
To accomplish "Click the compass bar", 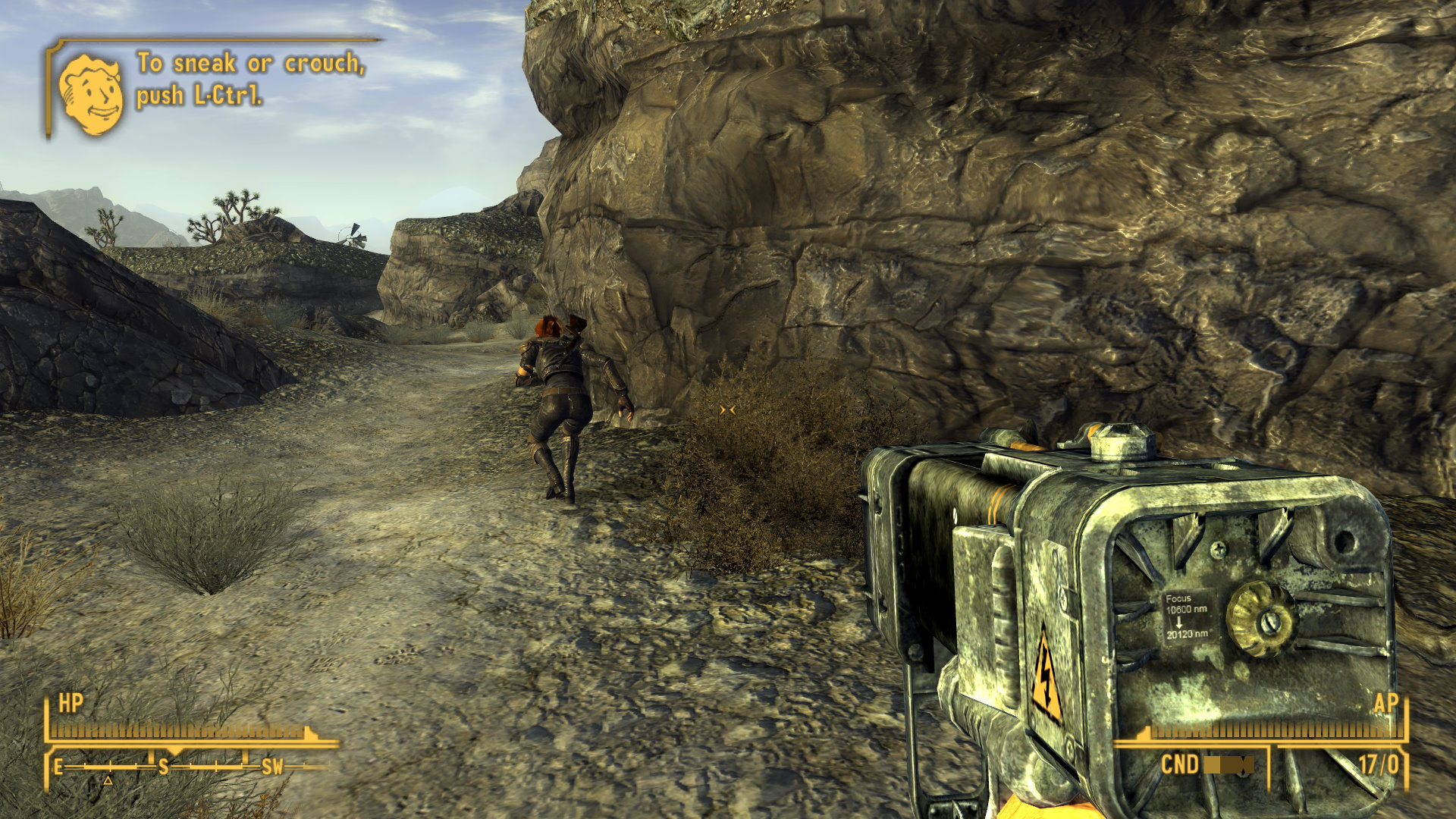I will click(190, 767).
